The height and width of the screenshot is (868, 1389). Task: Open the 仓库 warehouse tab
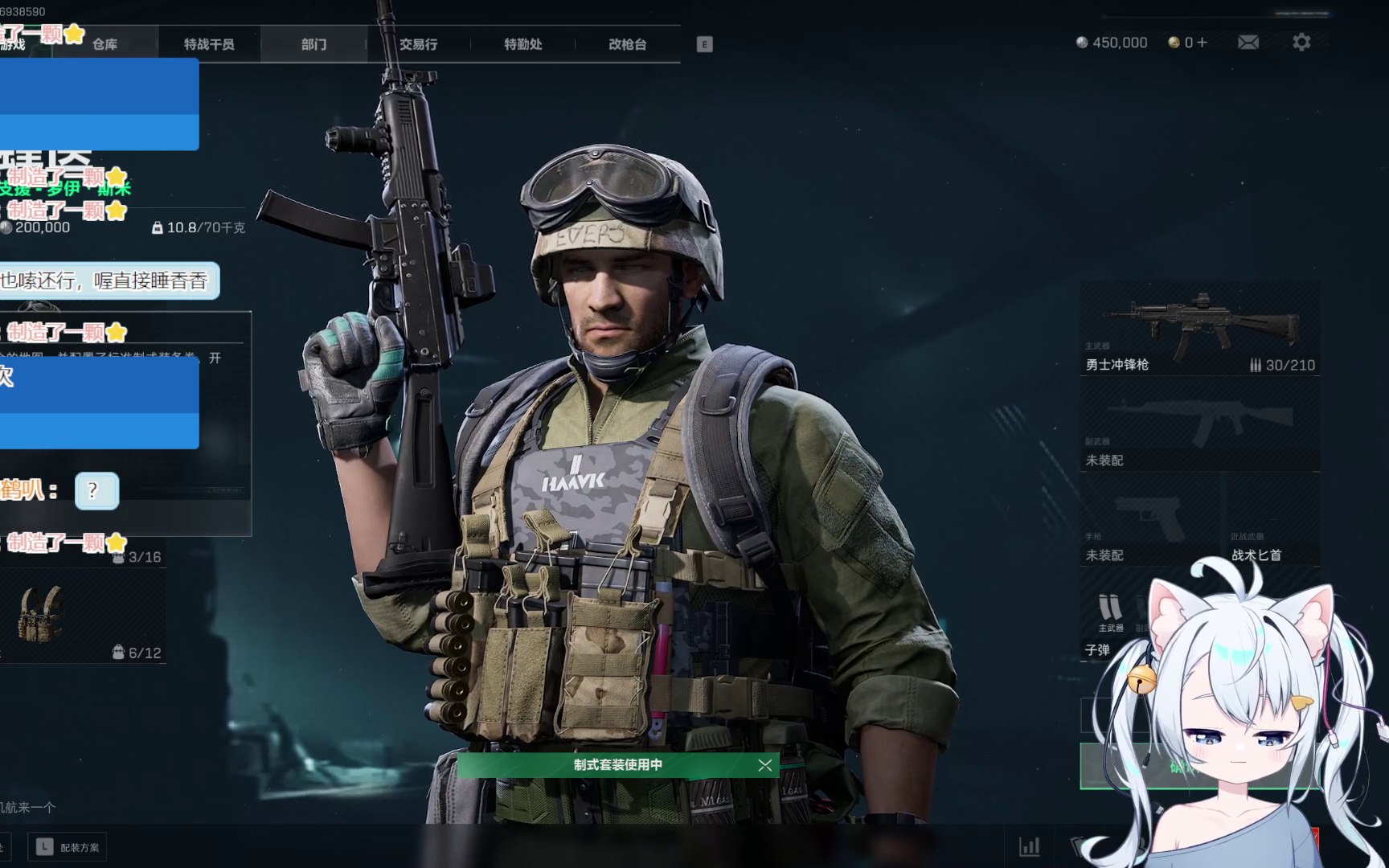(x=104, y=44)
